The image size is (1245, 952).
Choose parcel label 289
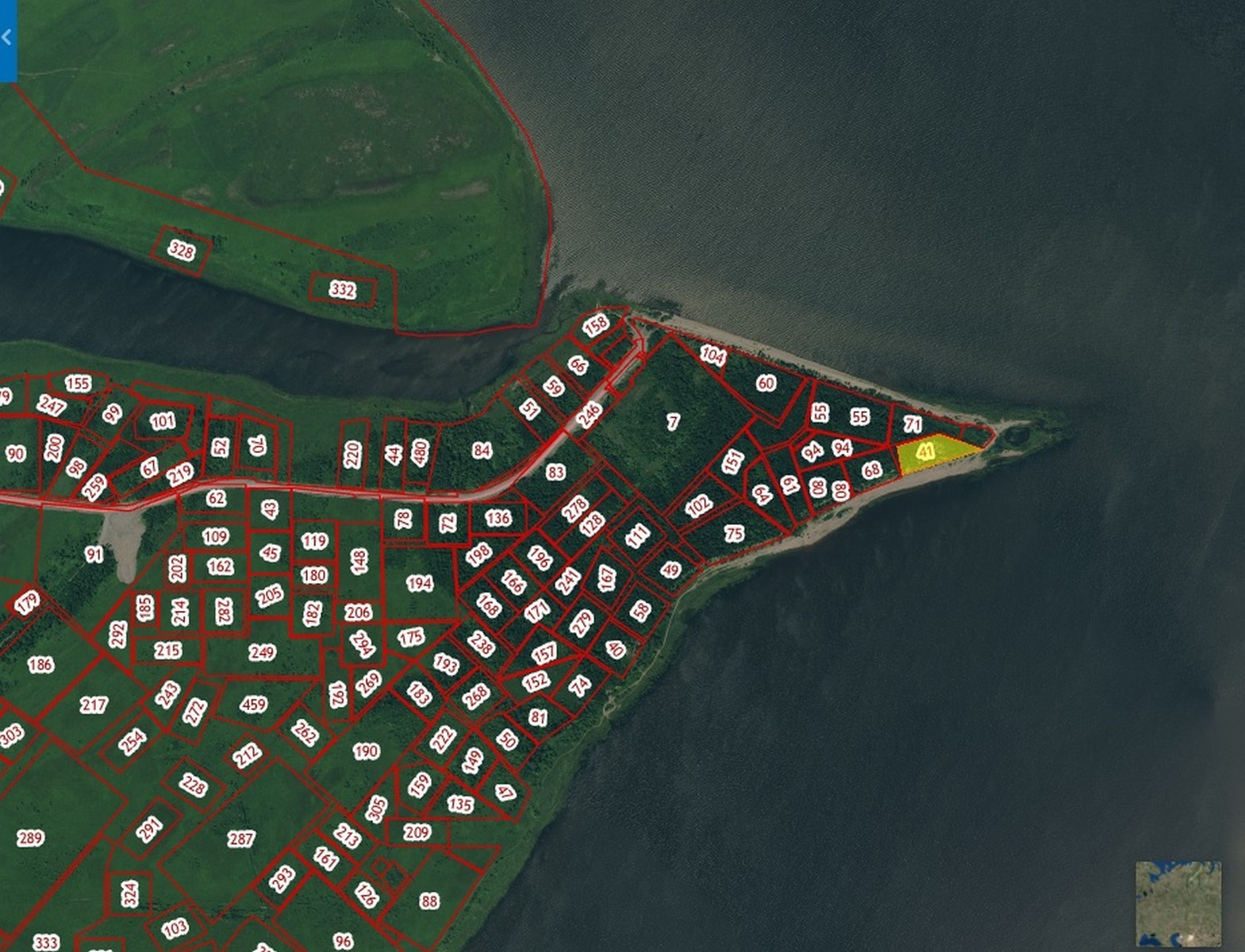coord(30,838)
